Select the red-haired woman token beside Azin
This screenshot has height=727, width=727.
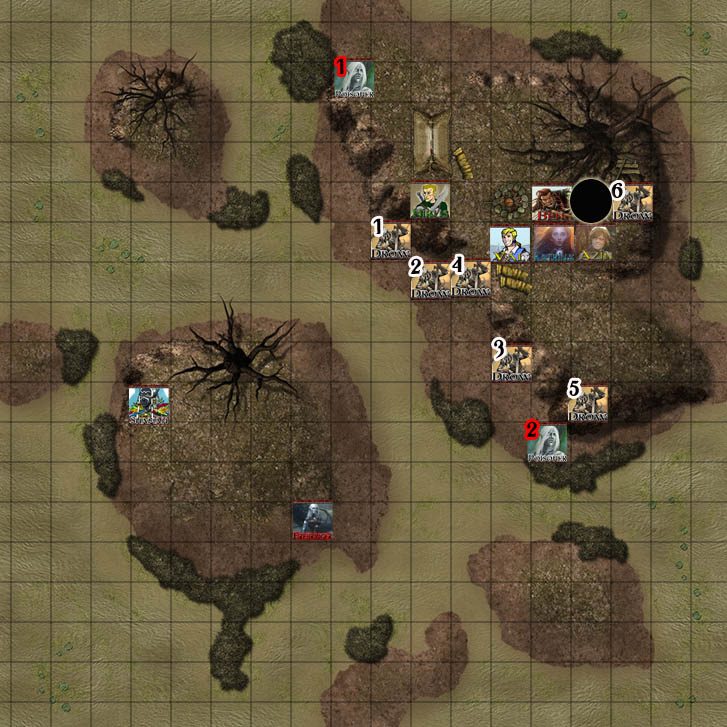551,243
